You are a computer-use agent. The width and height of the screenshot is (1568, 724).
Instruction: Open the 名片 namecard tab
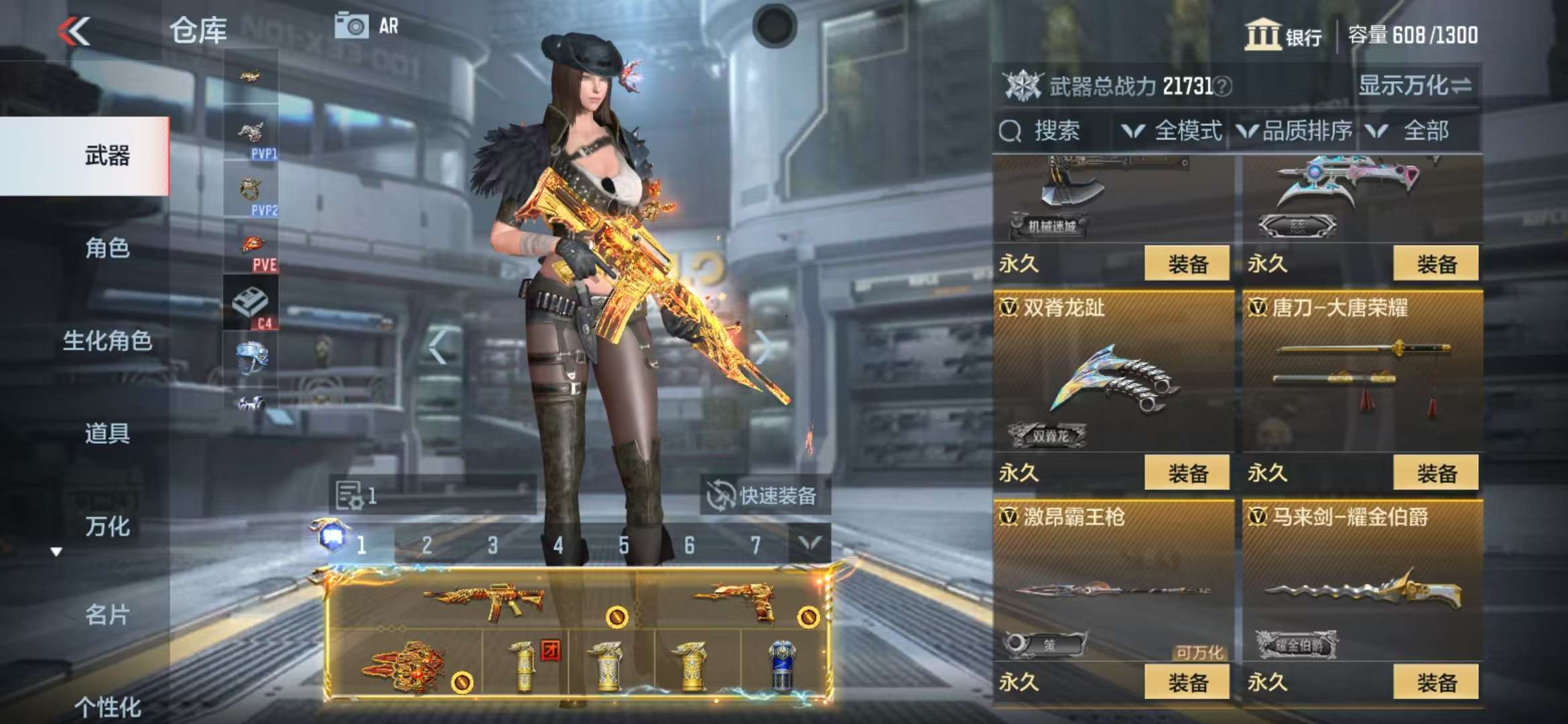tap(107, 614)
